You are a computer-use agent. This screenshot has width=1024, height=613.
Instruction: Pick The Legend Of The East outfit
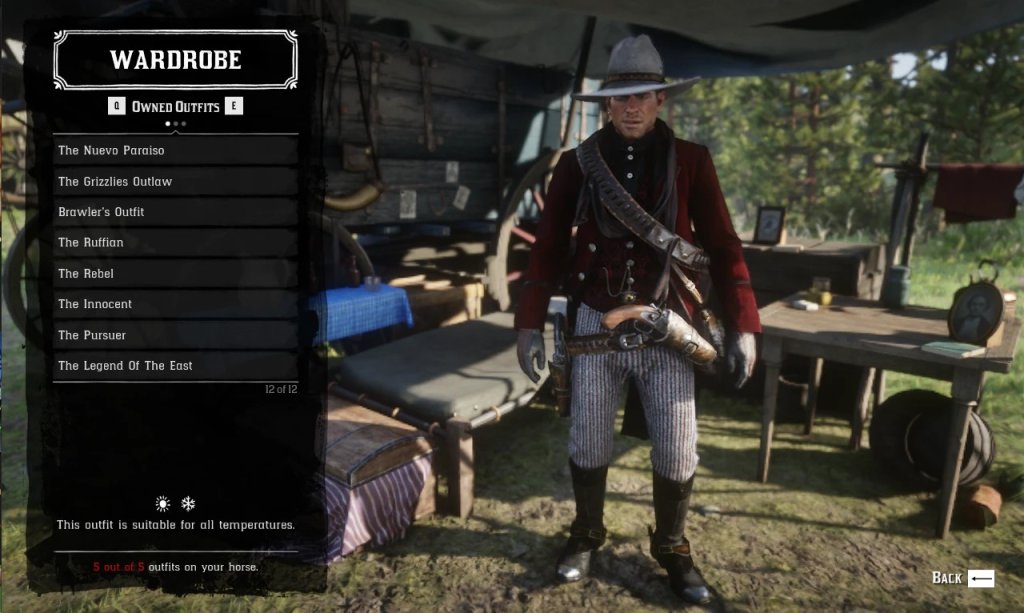pyautogui.click(x=175, y=366)
